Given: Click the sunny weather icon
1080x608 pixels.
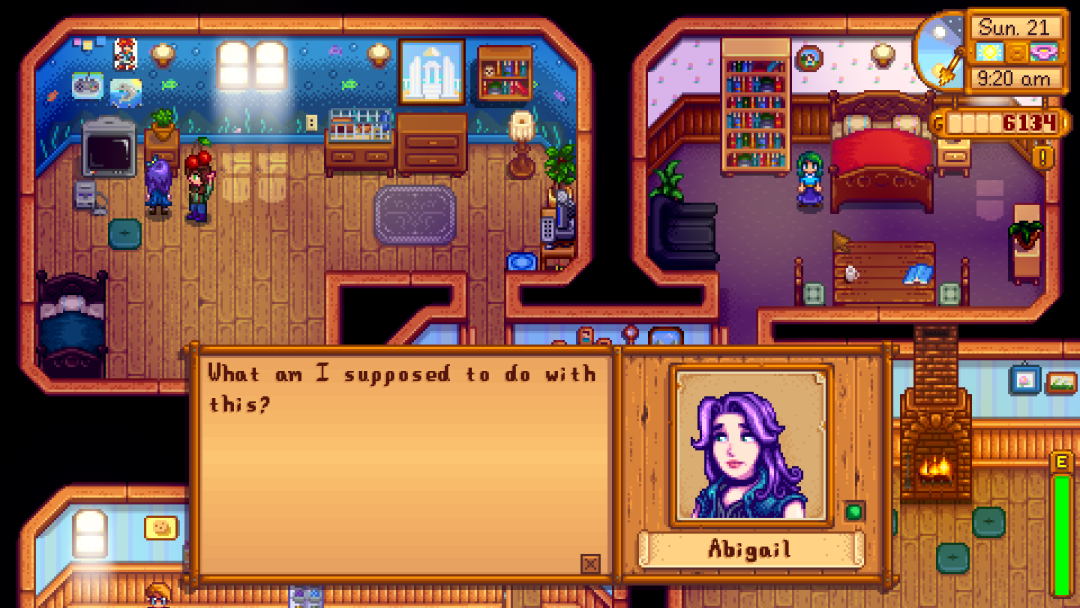Looking at the screenshot, I should tap(989, 52).
